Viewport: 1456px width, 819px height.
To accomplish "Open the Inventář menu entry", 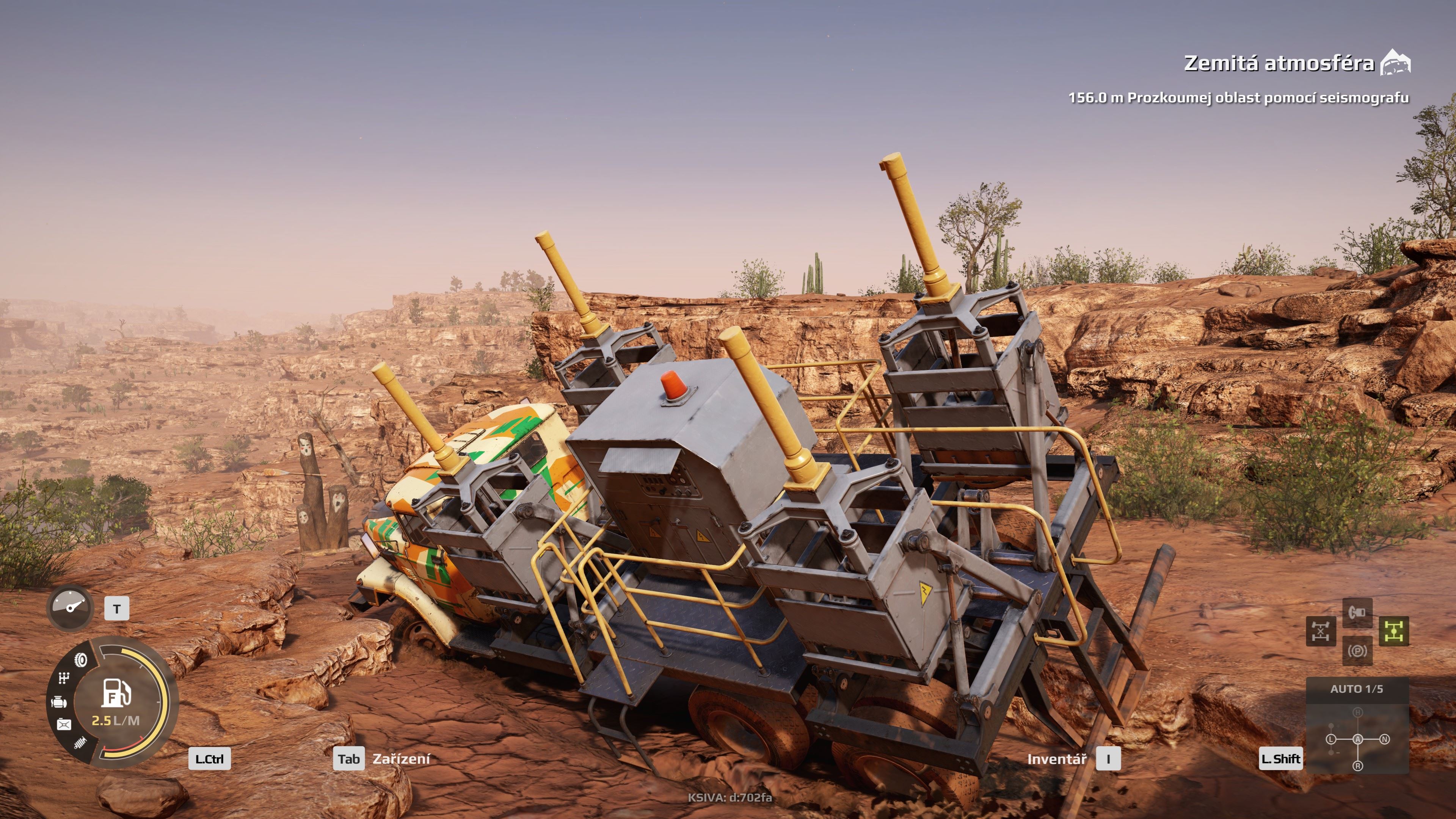I will pos(1057,760).
